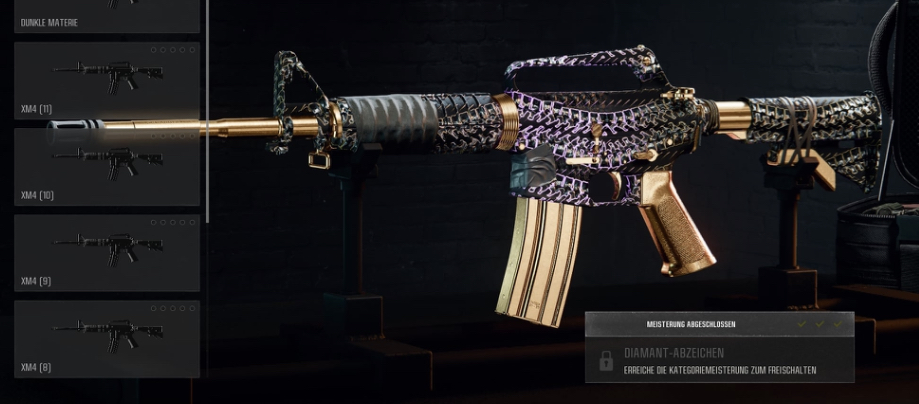
Task: Select the XM4 (10) camo tile
Action: (106, 165)
